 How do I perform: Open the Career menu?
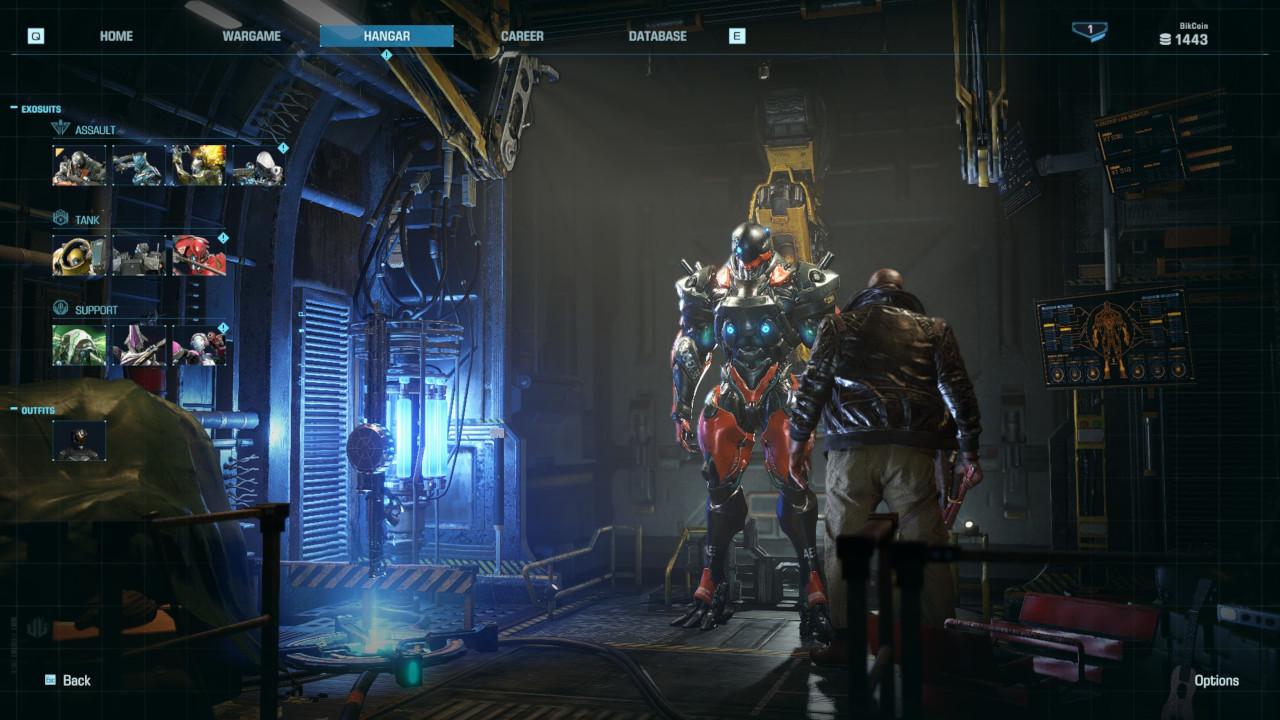click(521, 35)
